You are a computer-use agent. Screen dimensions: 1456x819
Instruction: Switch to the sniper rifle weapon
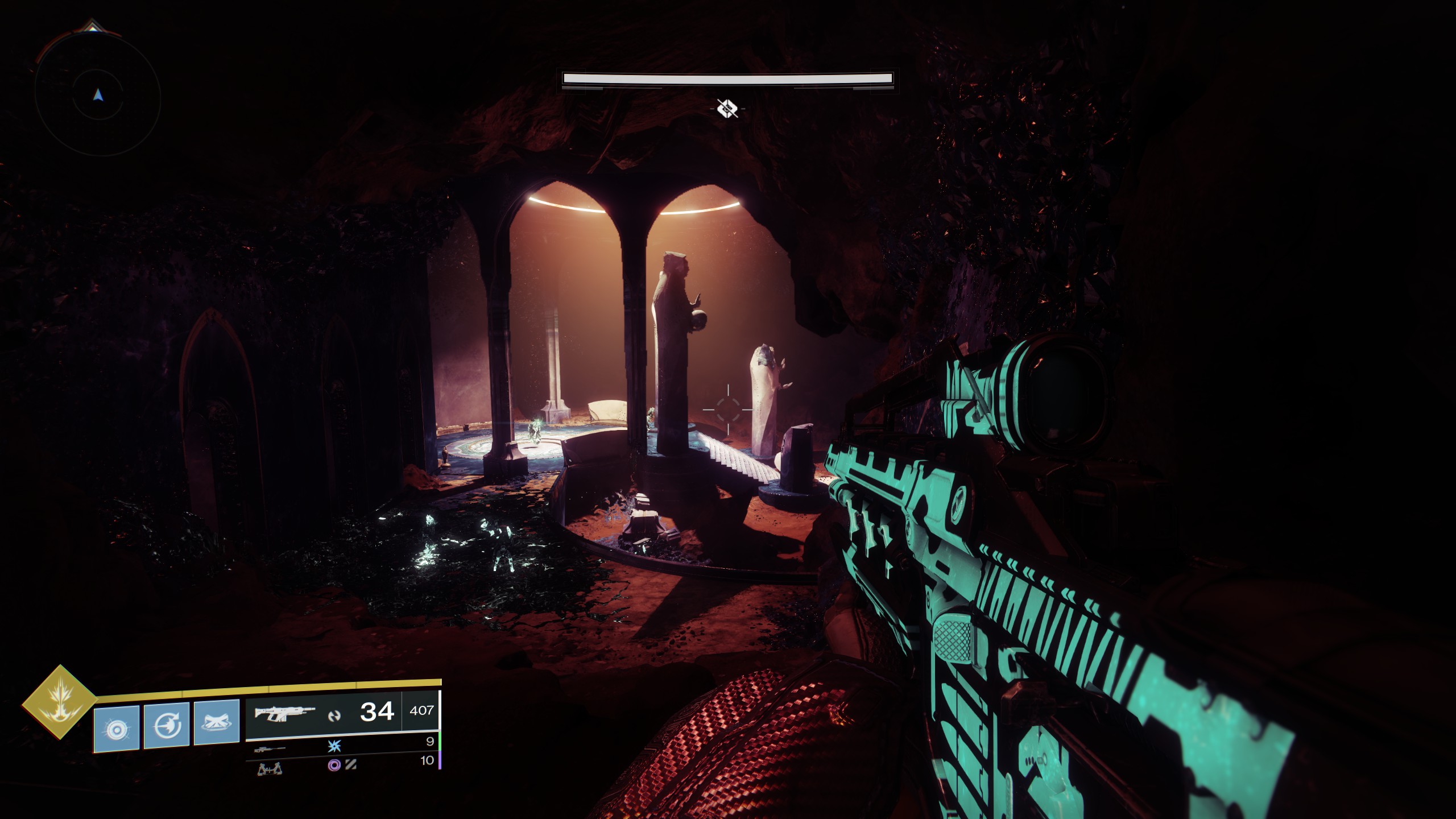pyautogui.click(x=270, y=750)
